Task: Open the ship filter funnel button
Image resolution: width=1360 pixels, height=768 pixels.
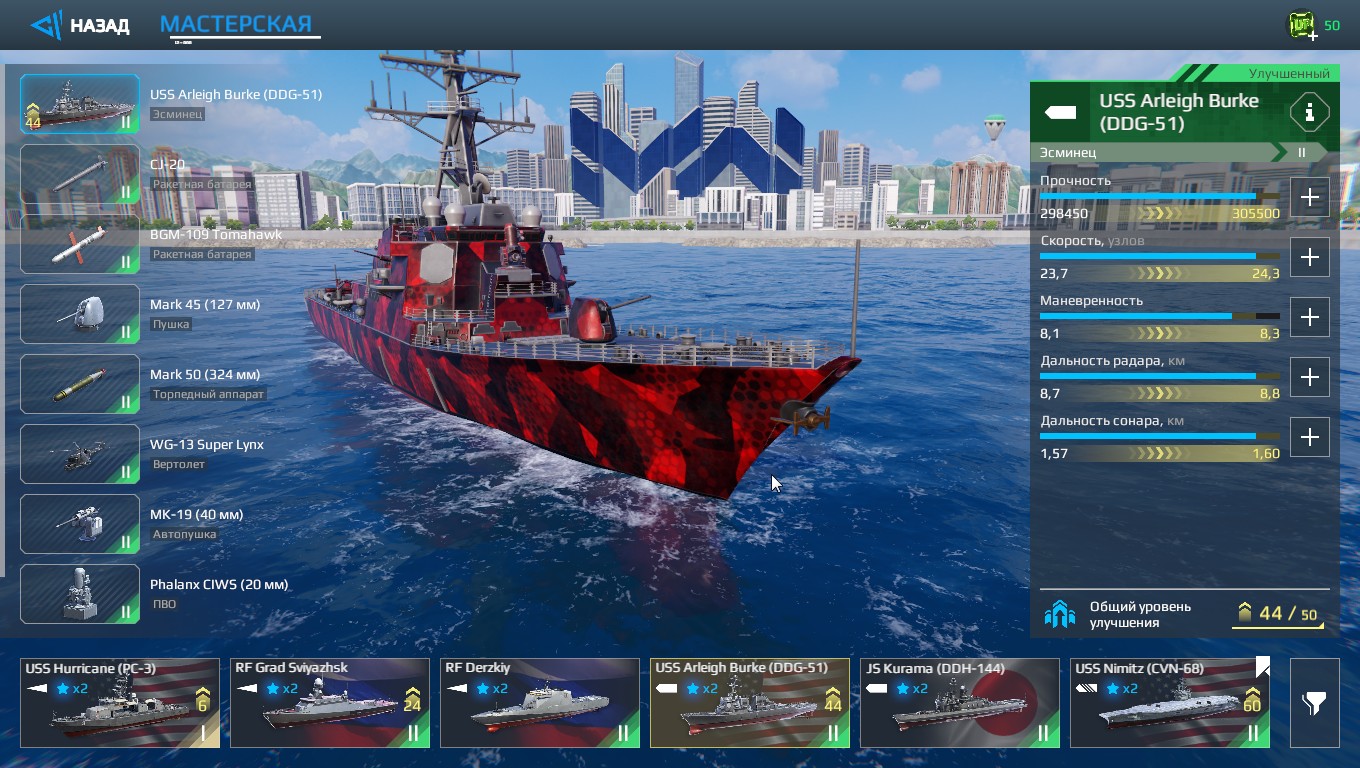Action: [x=1314, y=703]
